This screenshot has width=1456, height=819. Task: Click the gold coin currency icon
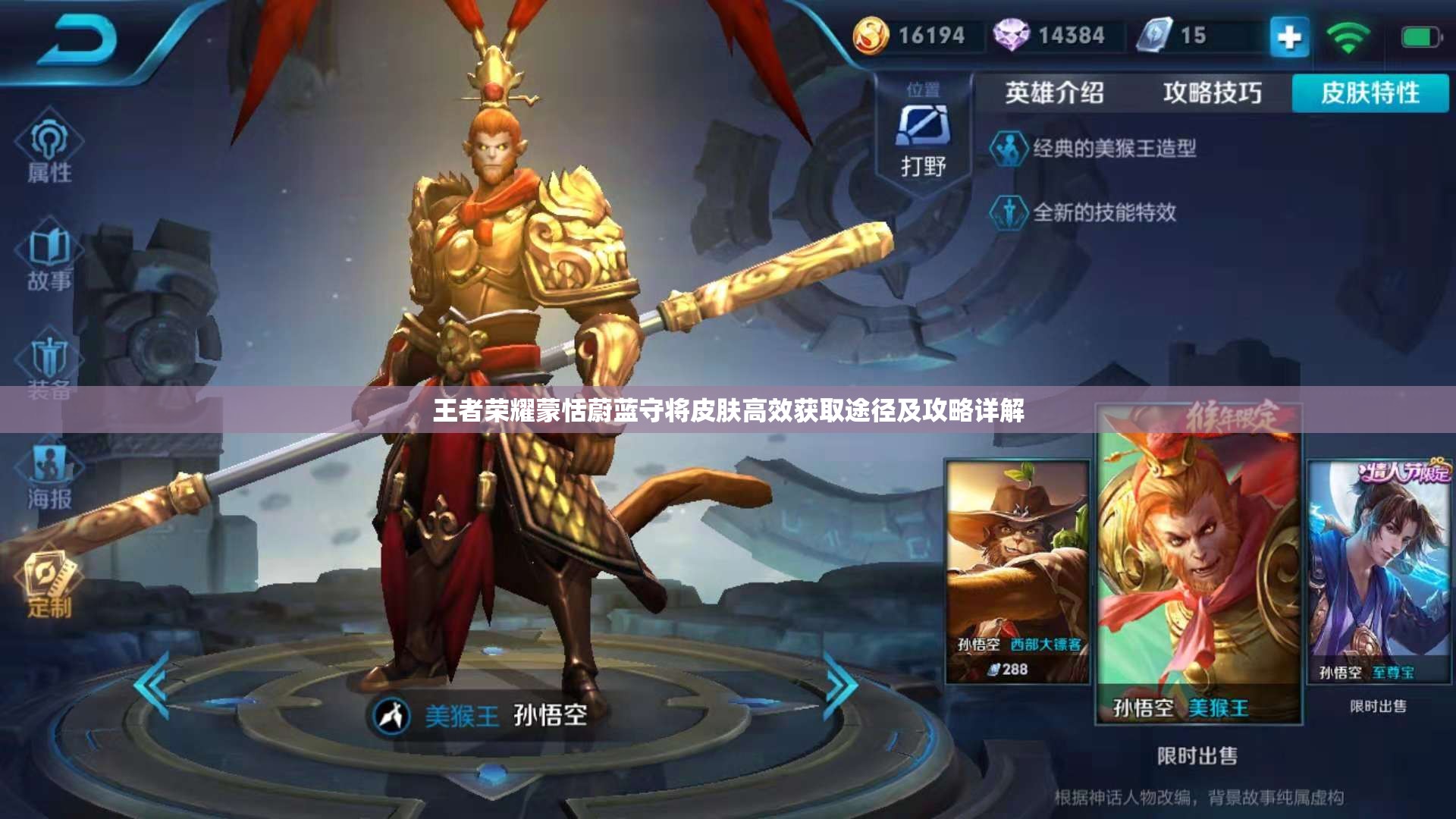(874, 34)
